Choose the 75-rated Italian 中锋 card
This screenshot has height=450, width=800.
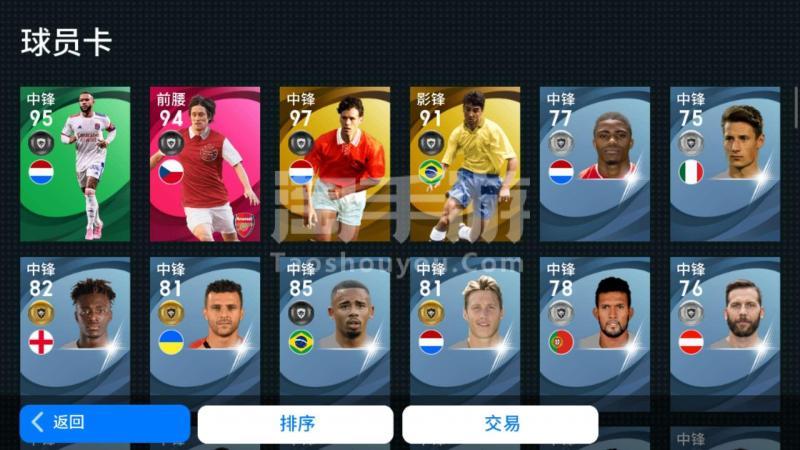725,164
